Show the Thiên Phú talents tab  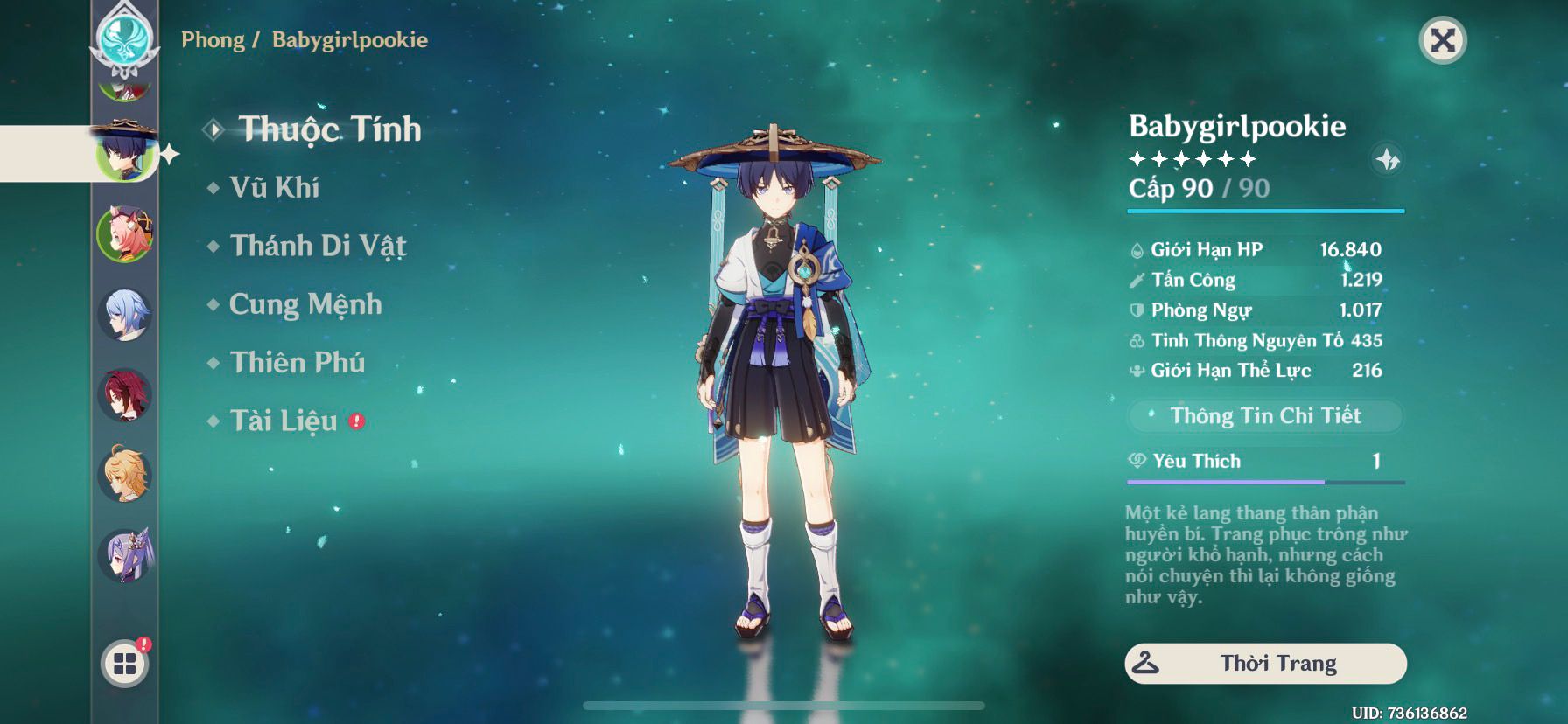click(297, 363)
